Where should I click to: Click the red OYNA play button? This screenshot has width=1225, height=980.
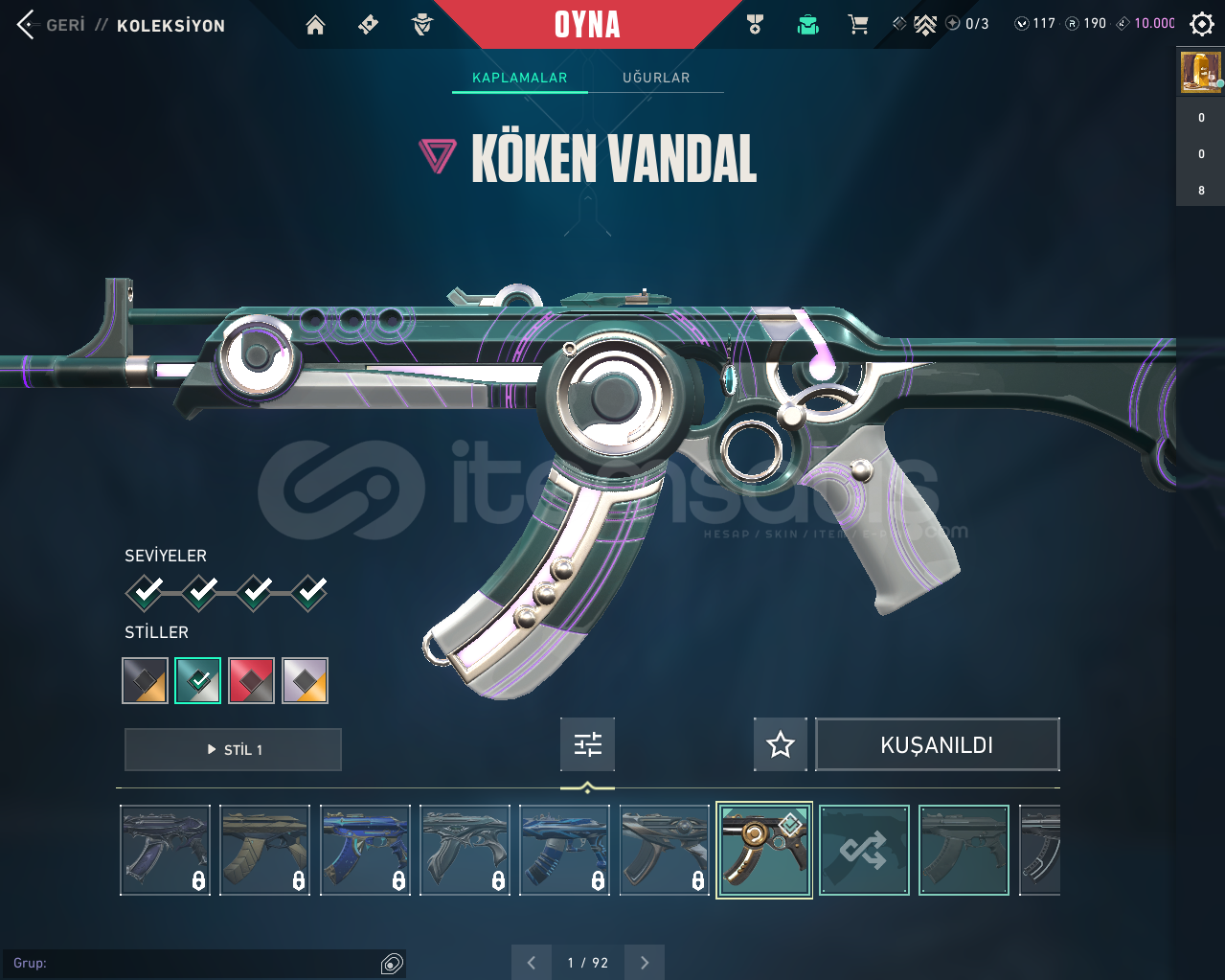[587, 25]
